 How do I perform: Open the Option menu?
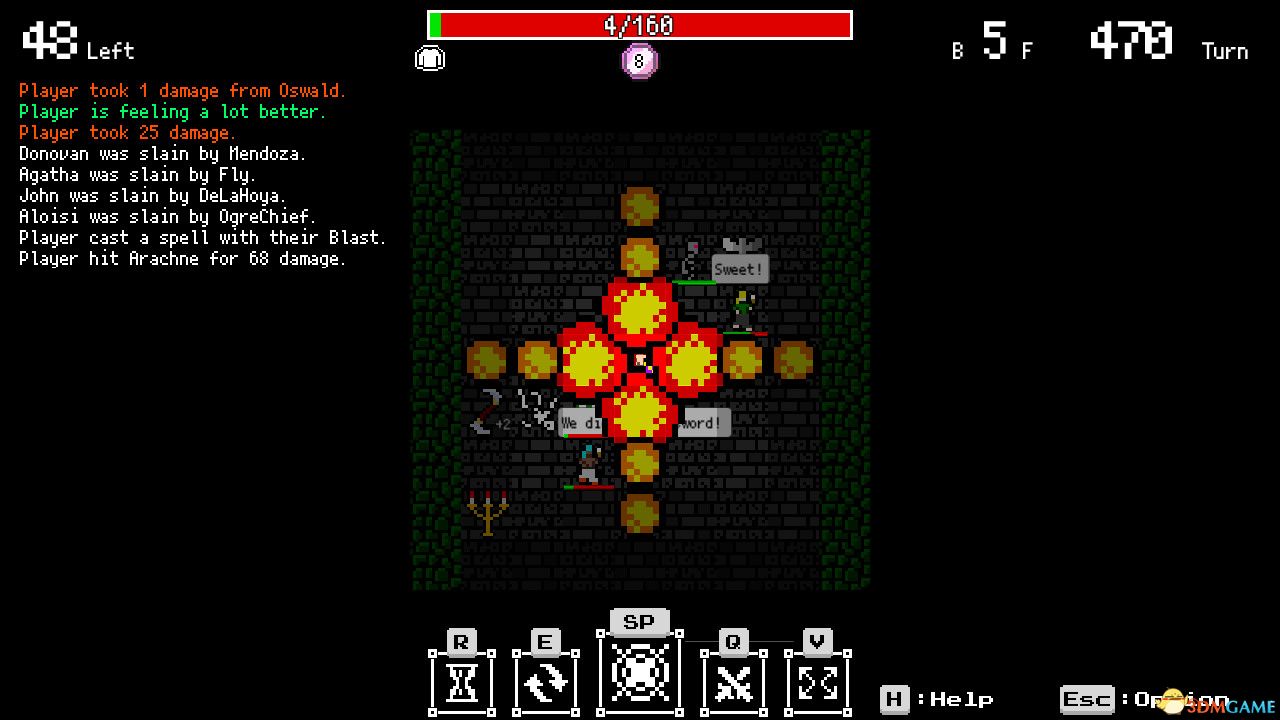click(x=1145, y=699)
